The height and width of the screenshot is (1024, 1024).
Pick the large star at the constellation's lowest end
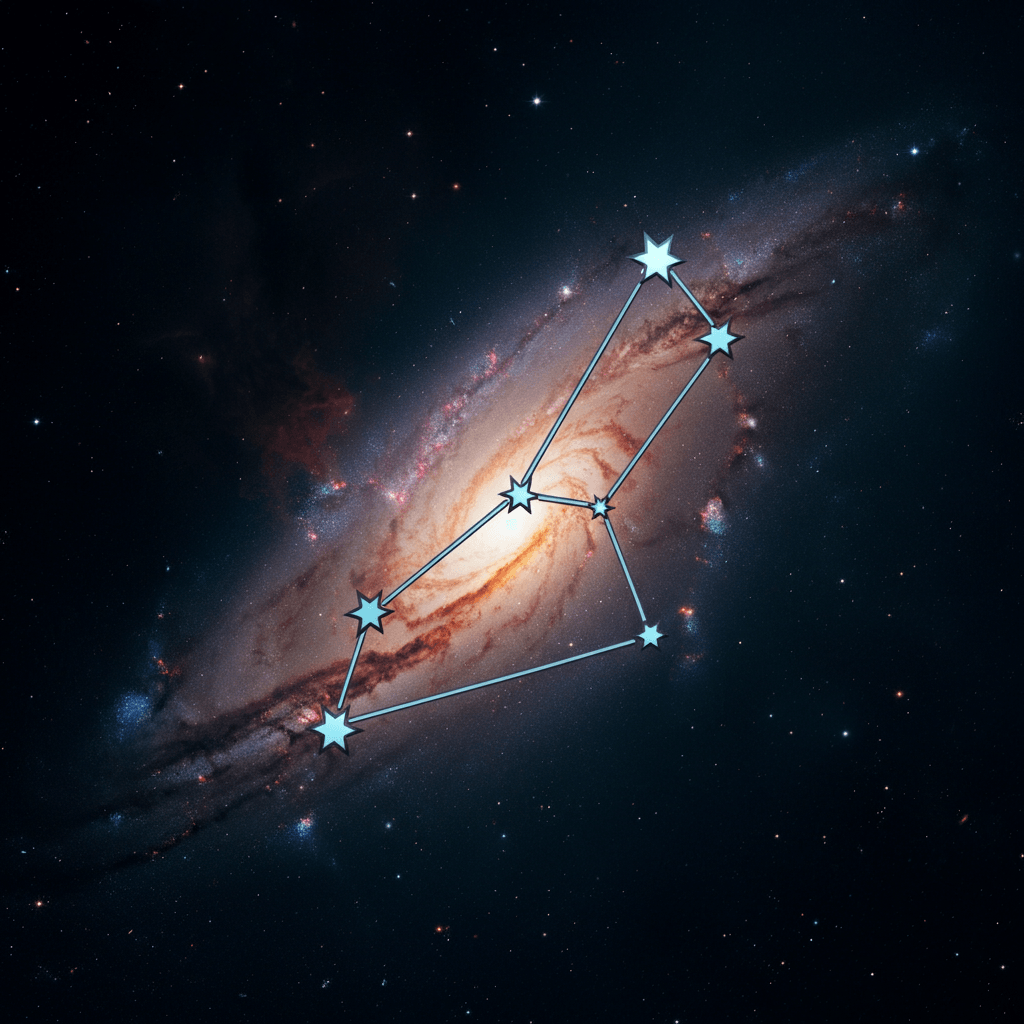click(335, 729)
